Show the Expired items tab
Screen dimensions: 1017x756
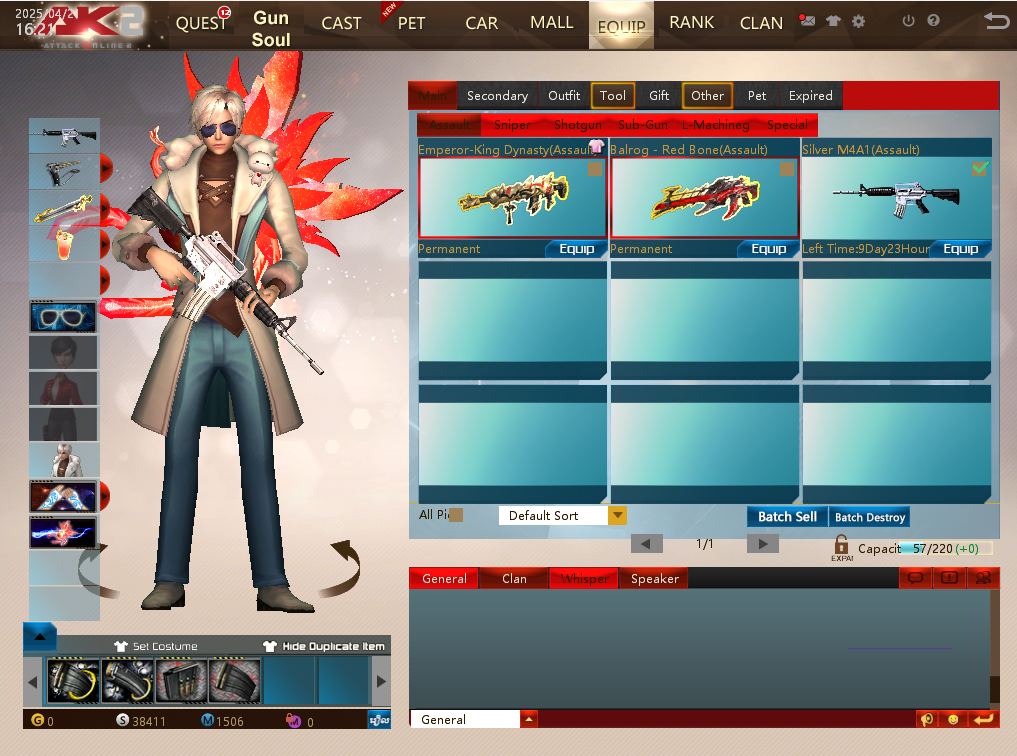tap(810, 96)
